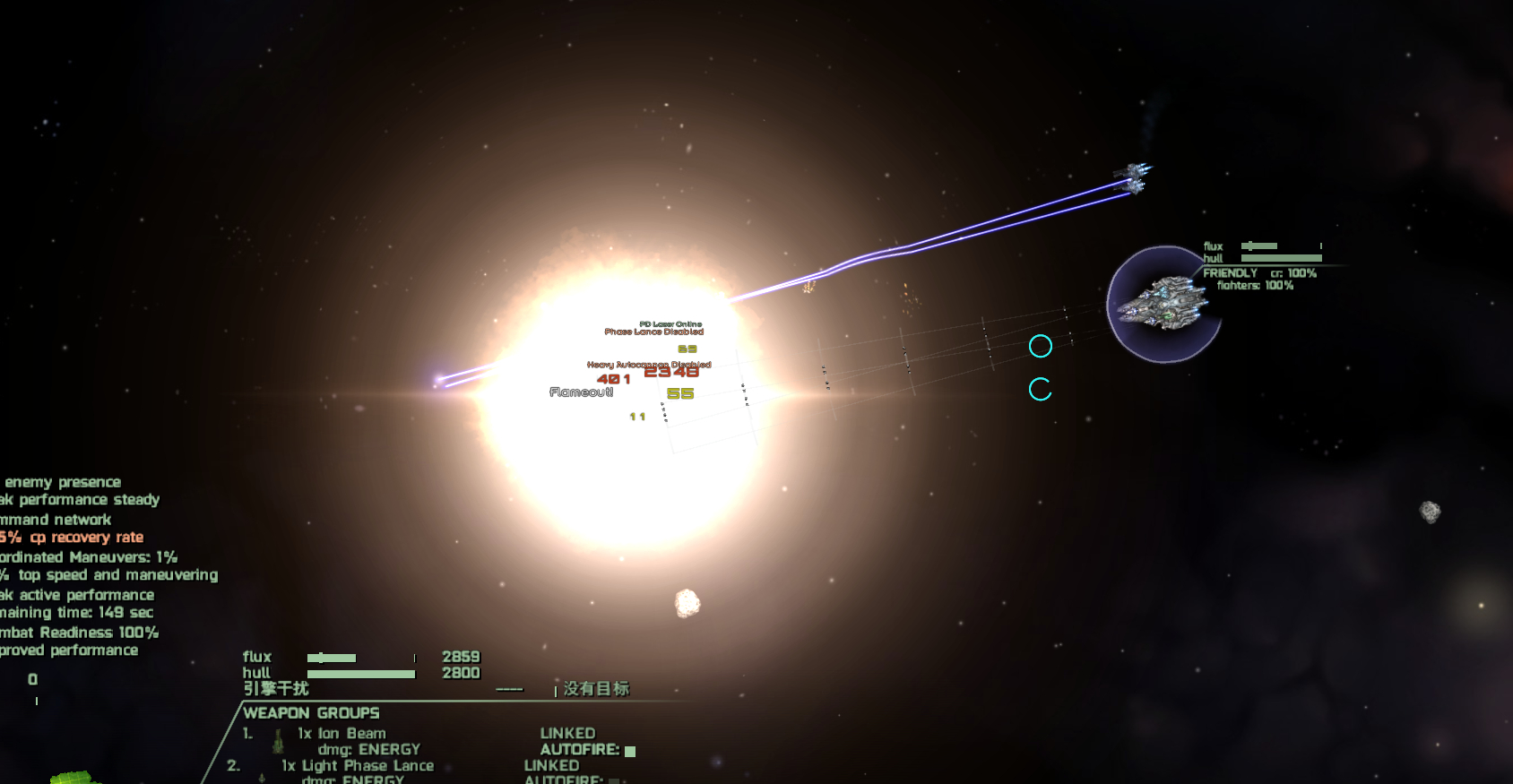Toggle autofire for the Ion Beam group
Image resolution: width=1513 pixels, height=784 pixels.
630,751
